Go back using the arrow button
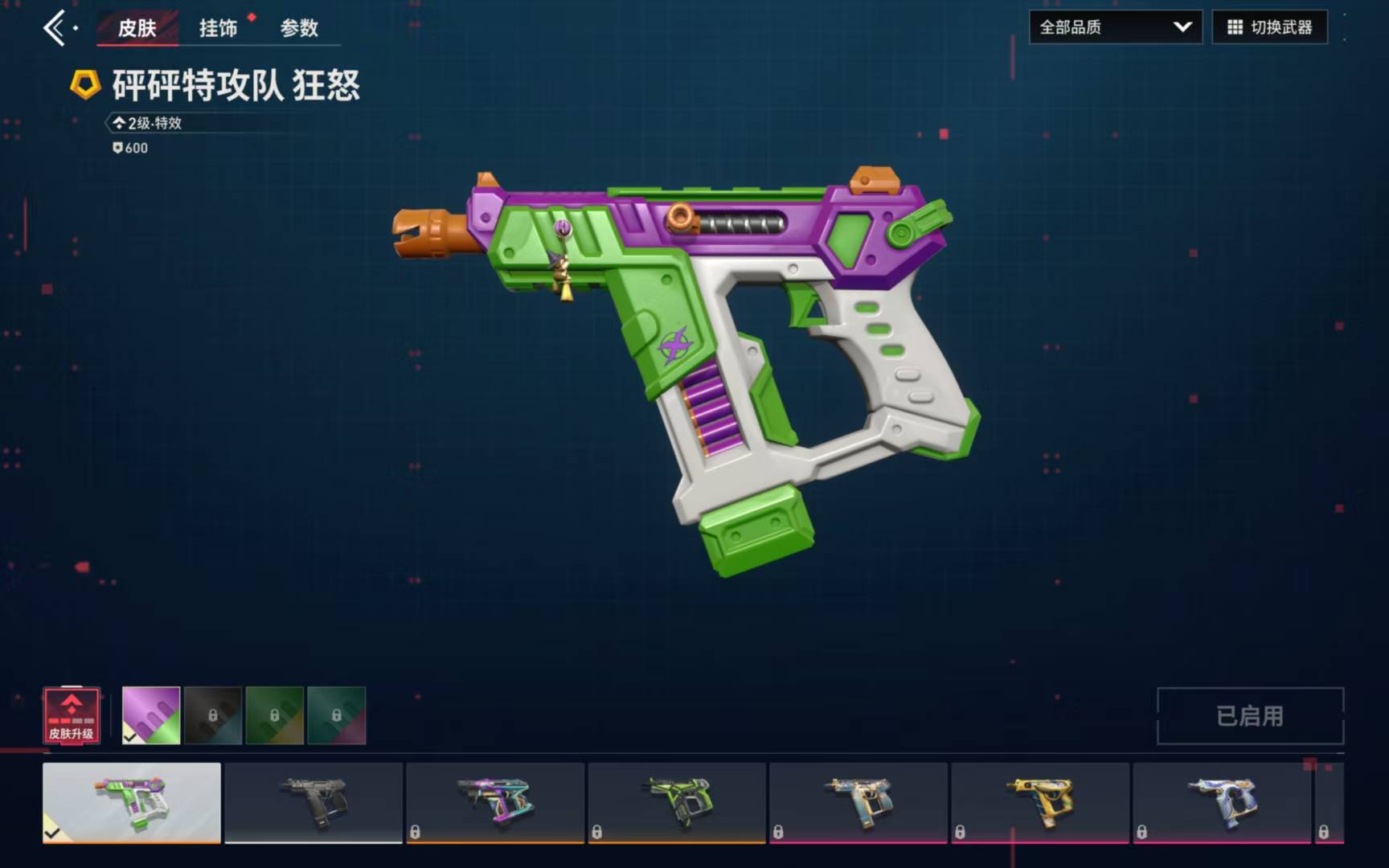The width and height of the screenshot is (1389, 868). click(55, 28)
